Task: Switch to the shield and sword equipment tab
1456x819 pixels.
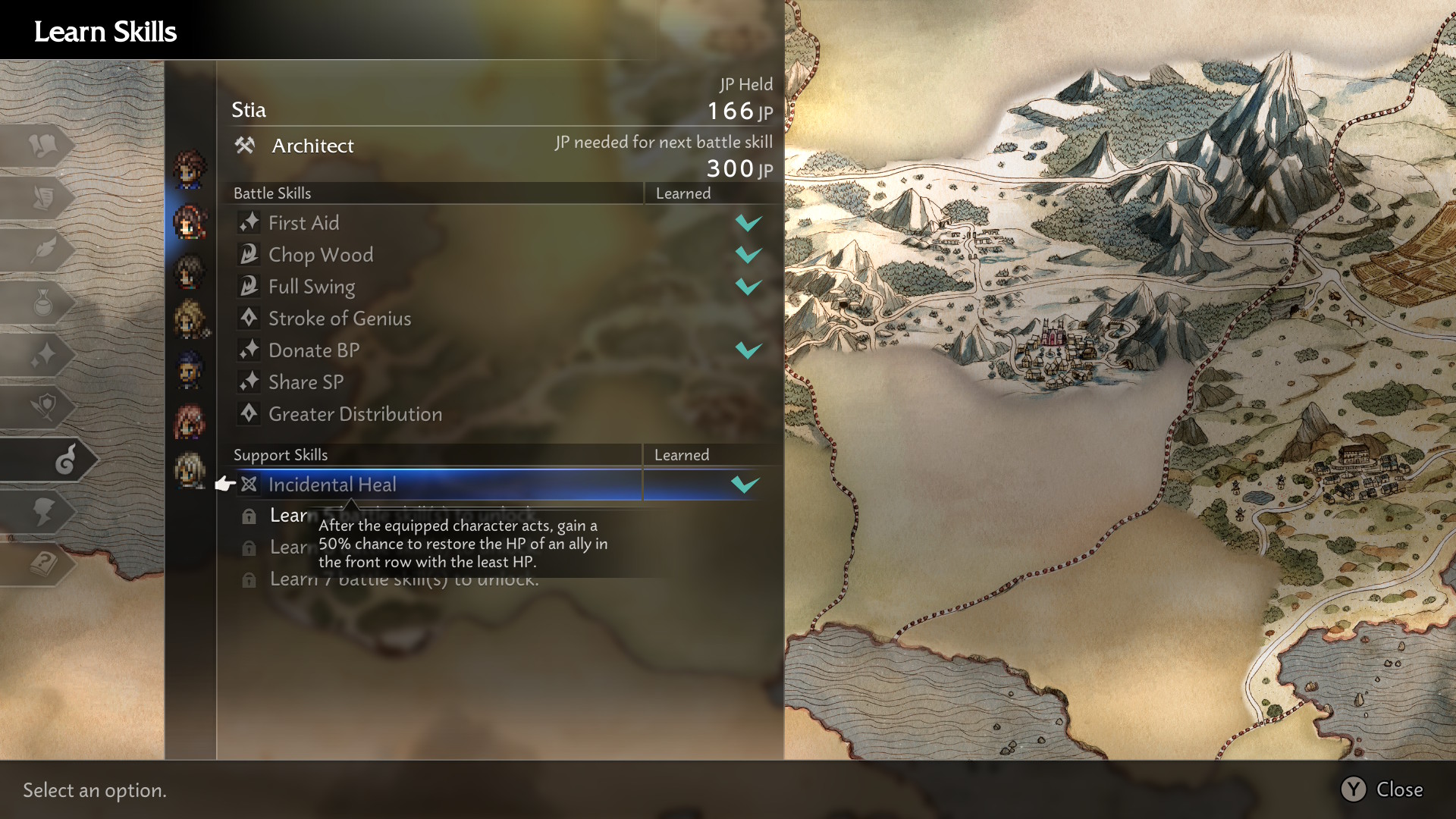Action: click(43, 407)
